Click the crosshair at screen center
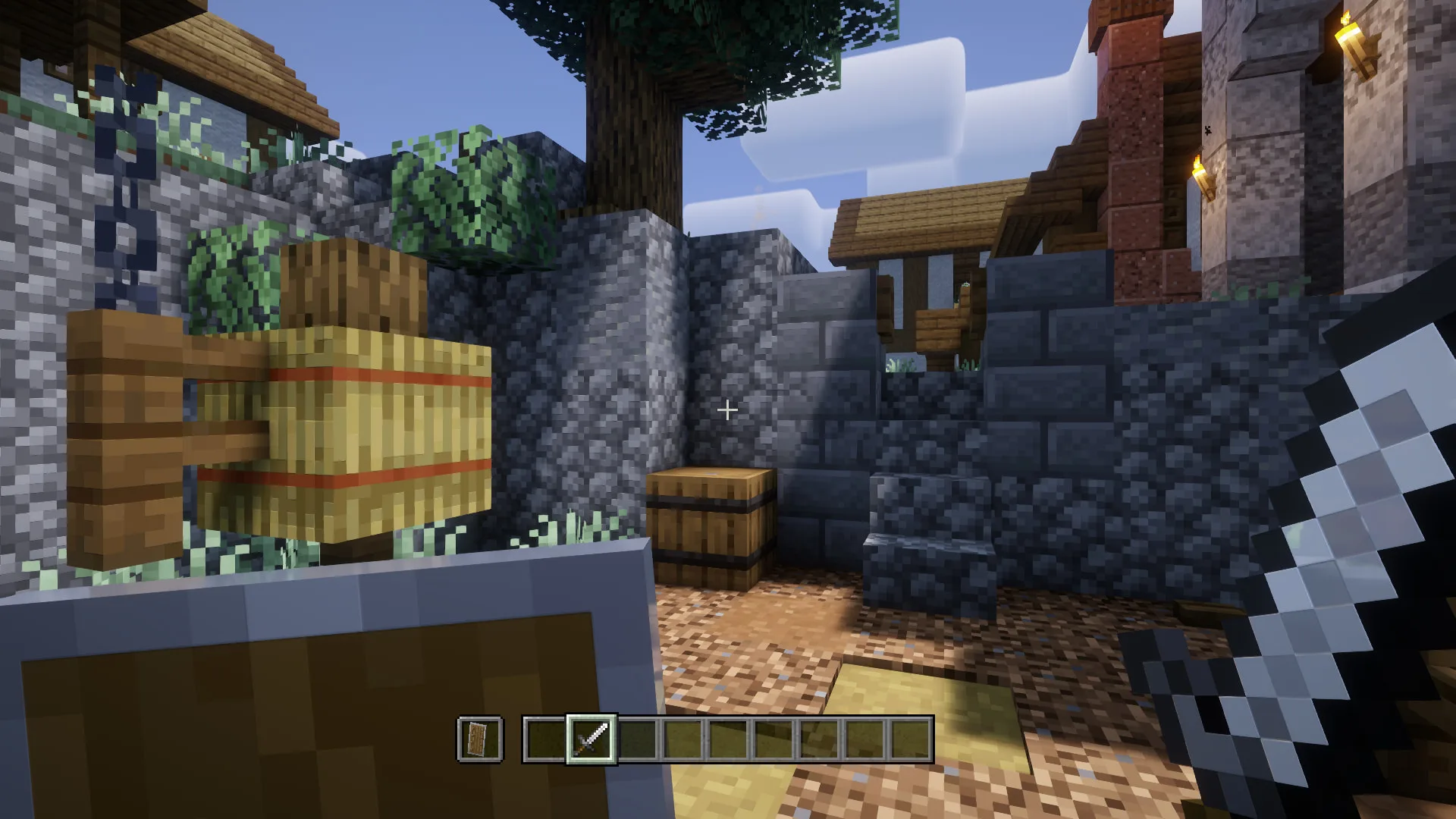Screen dimensions: 1456x819 click(x=726, y=410)
